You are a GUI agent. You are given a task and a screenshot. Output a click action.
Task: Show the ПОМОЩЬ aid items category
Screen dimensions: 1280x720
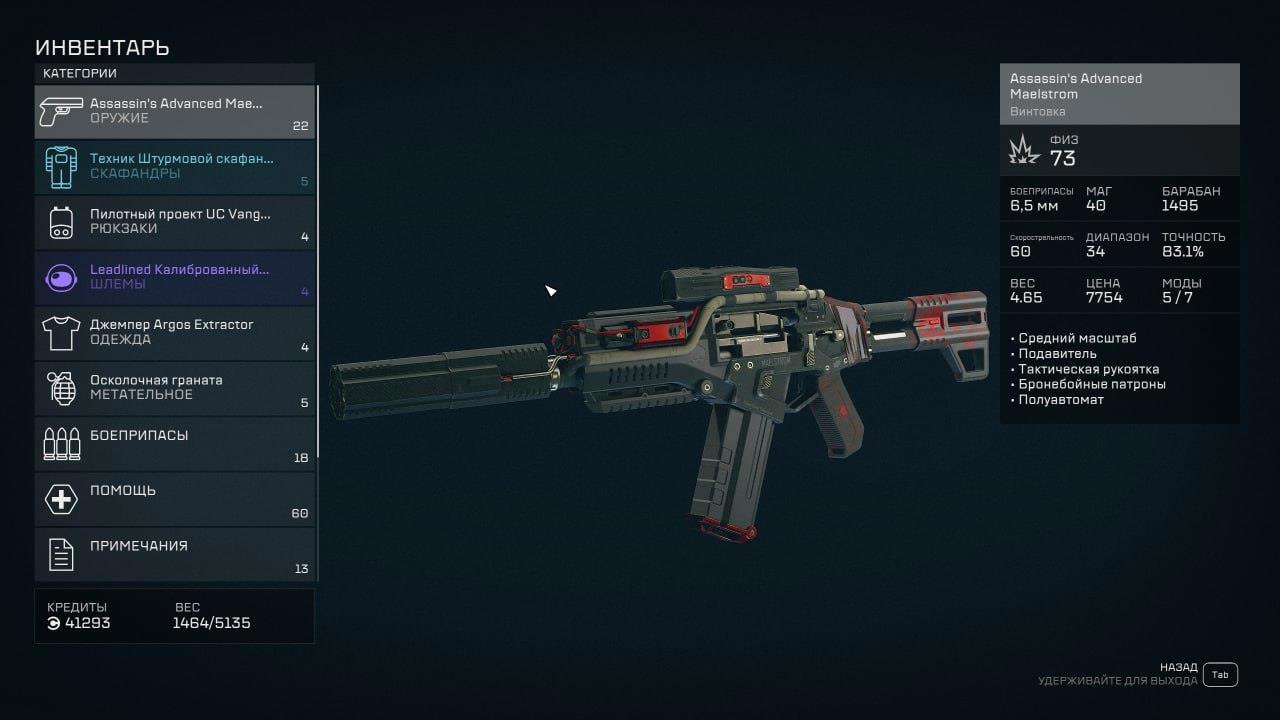(x=175, y=498)
